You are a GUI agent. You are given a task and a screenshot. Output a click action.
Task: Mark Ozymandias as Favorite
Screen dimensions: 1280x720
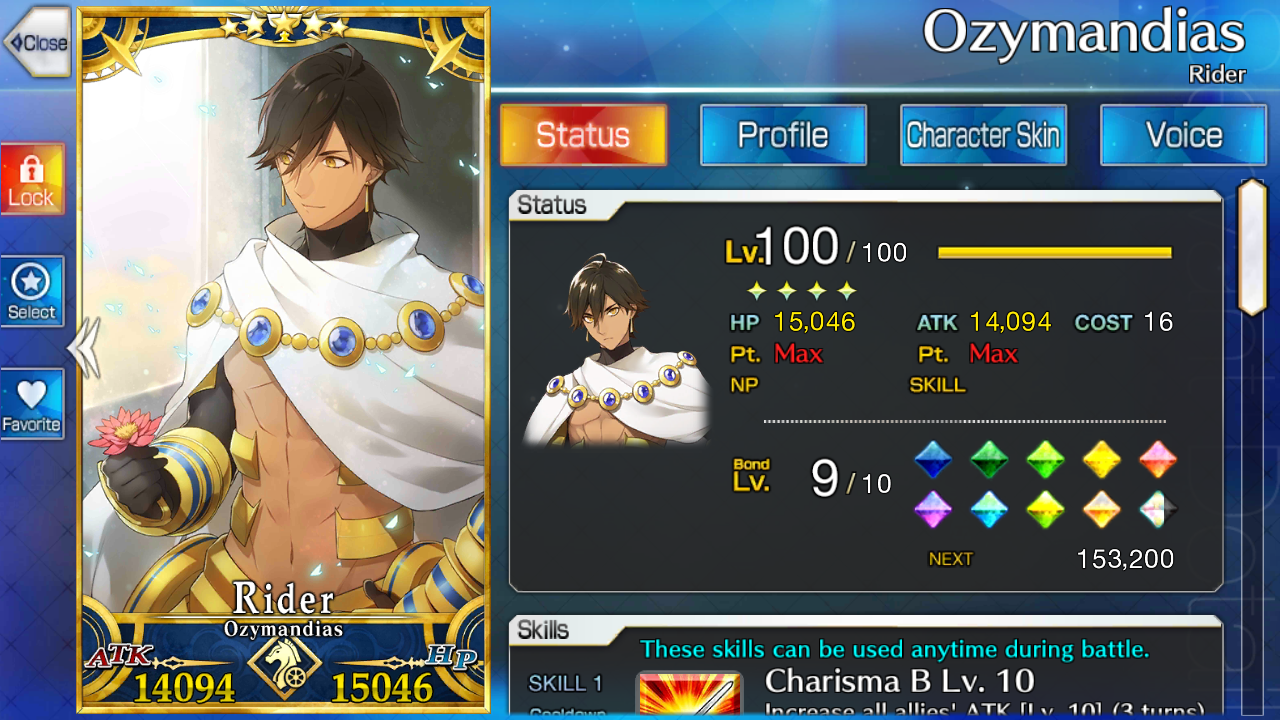click(x=32, y=404)
